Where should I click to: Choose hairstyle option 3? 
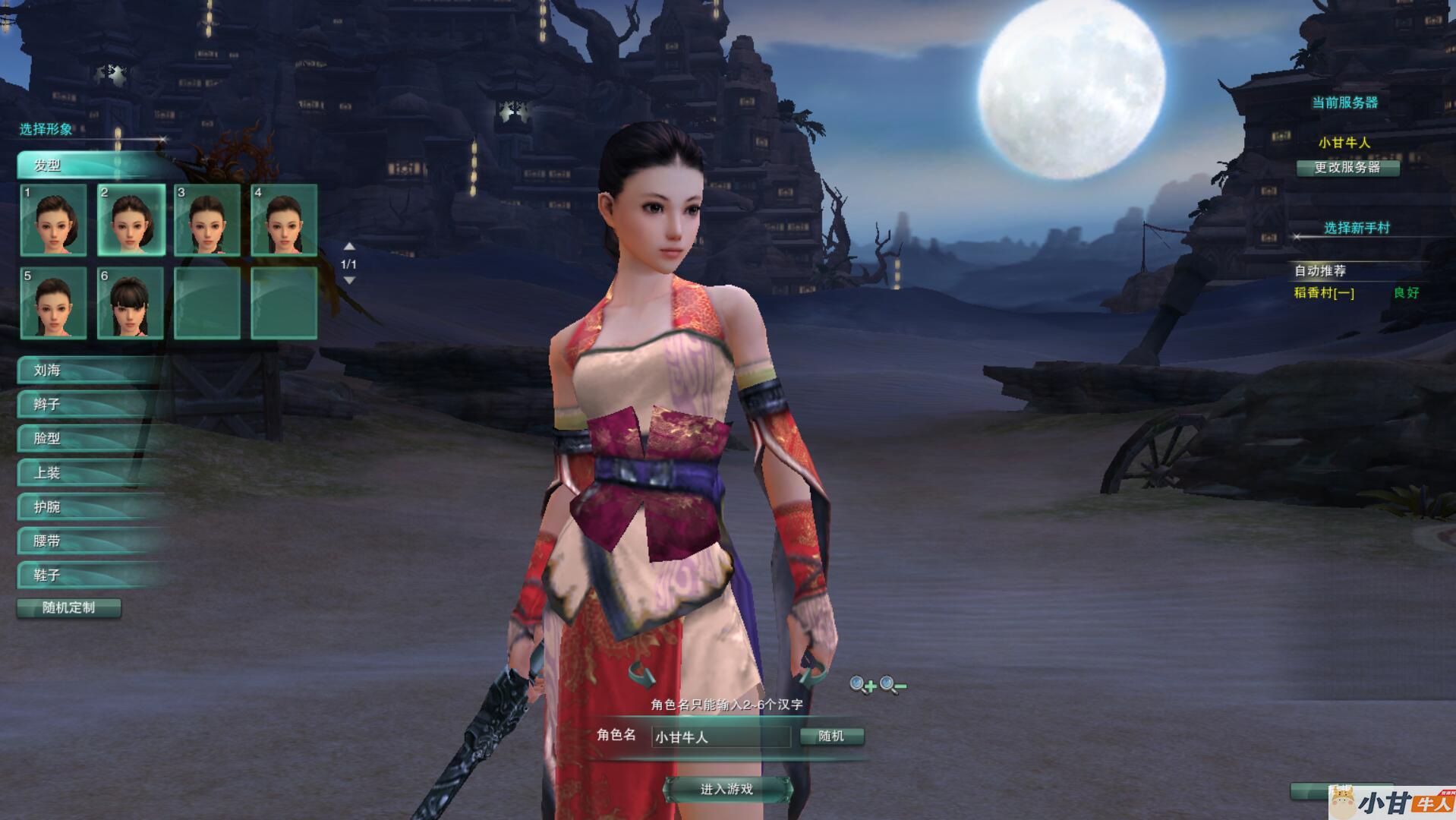(x=207, y=220)
